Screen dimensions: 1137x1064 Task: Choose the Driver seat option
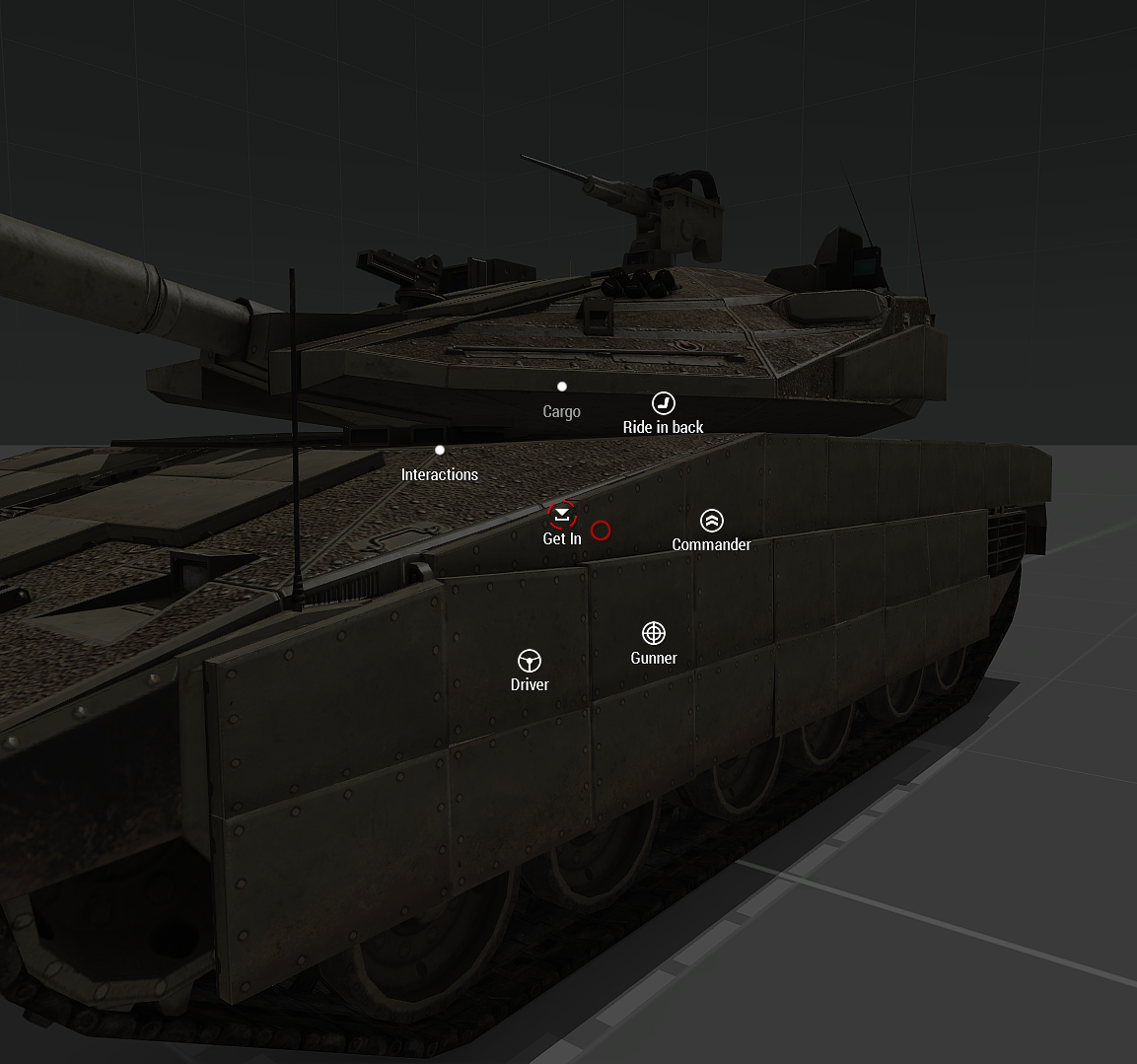530,661
